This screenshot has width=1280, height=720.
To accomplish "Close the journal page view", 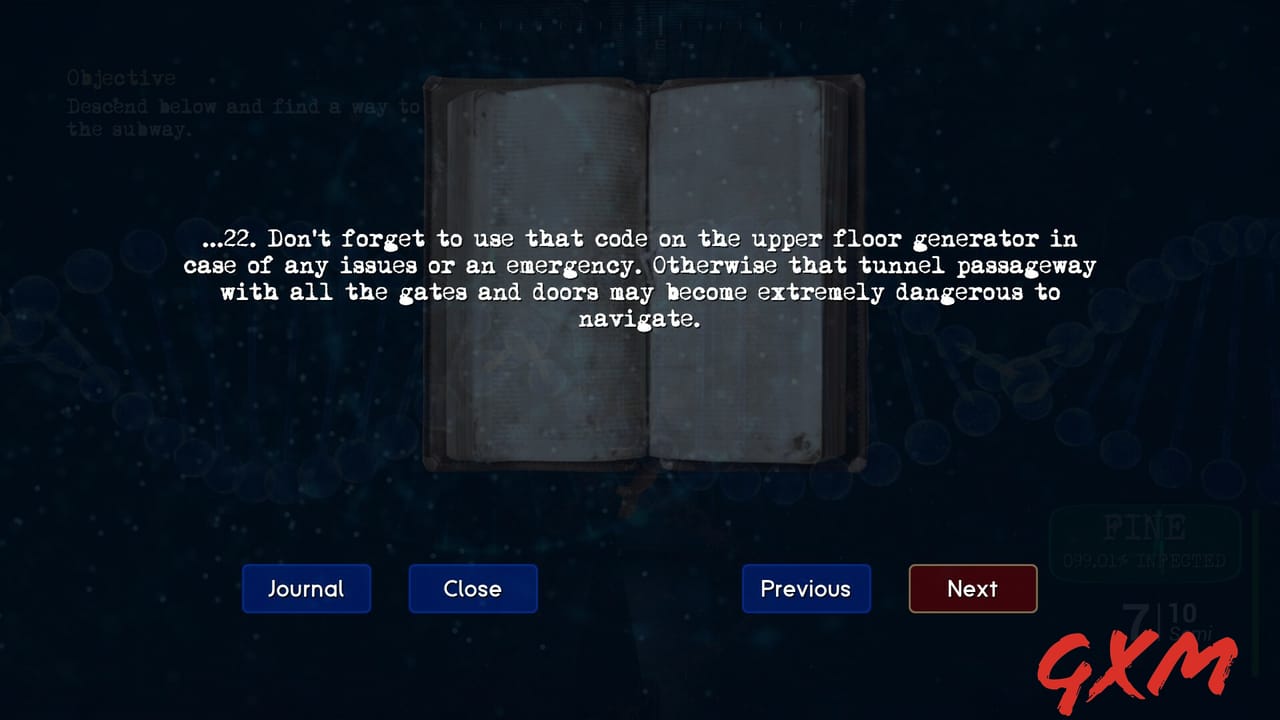I will tap(472, 589).
